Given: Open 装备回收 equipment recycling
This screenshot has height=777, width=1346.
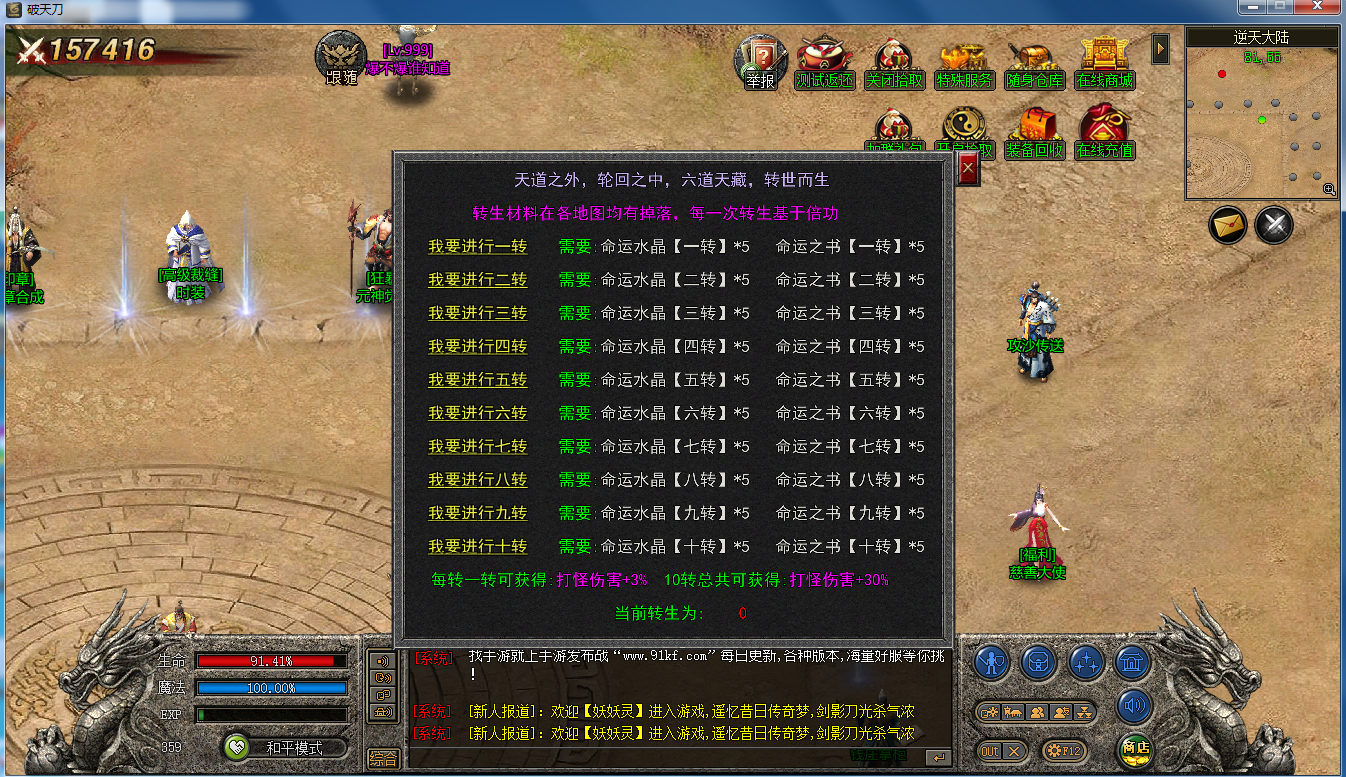Looking at the screenshot, I should click(1035, 133).
